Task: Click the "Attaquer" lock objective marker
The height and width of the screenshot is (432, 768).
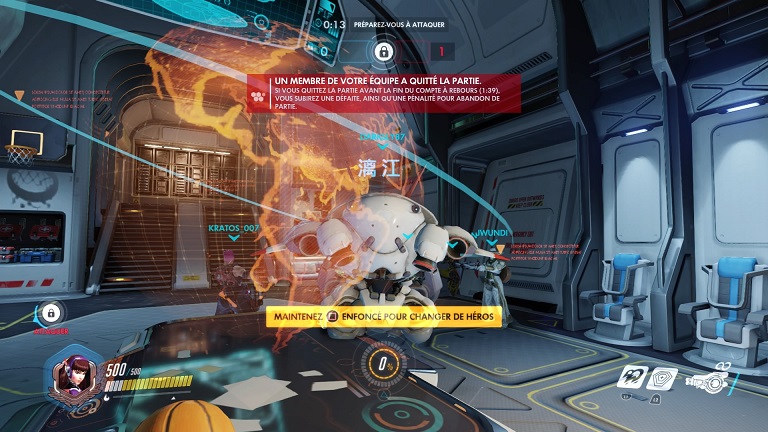Action: (x=51, y=313)
